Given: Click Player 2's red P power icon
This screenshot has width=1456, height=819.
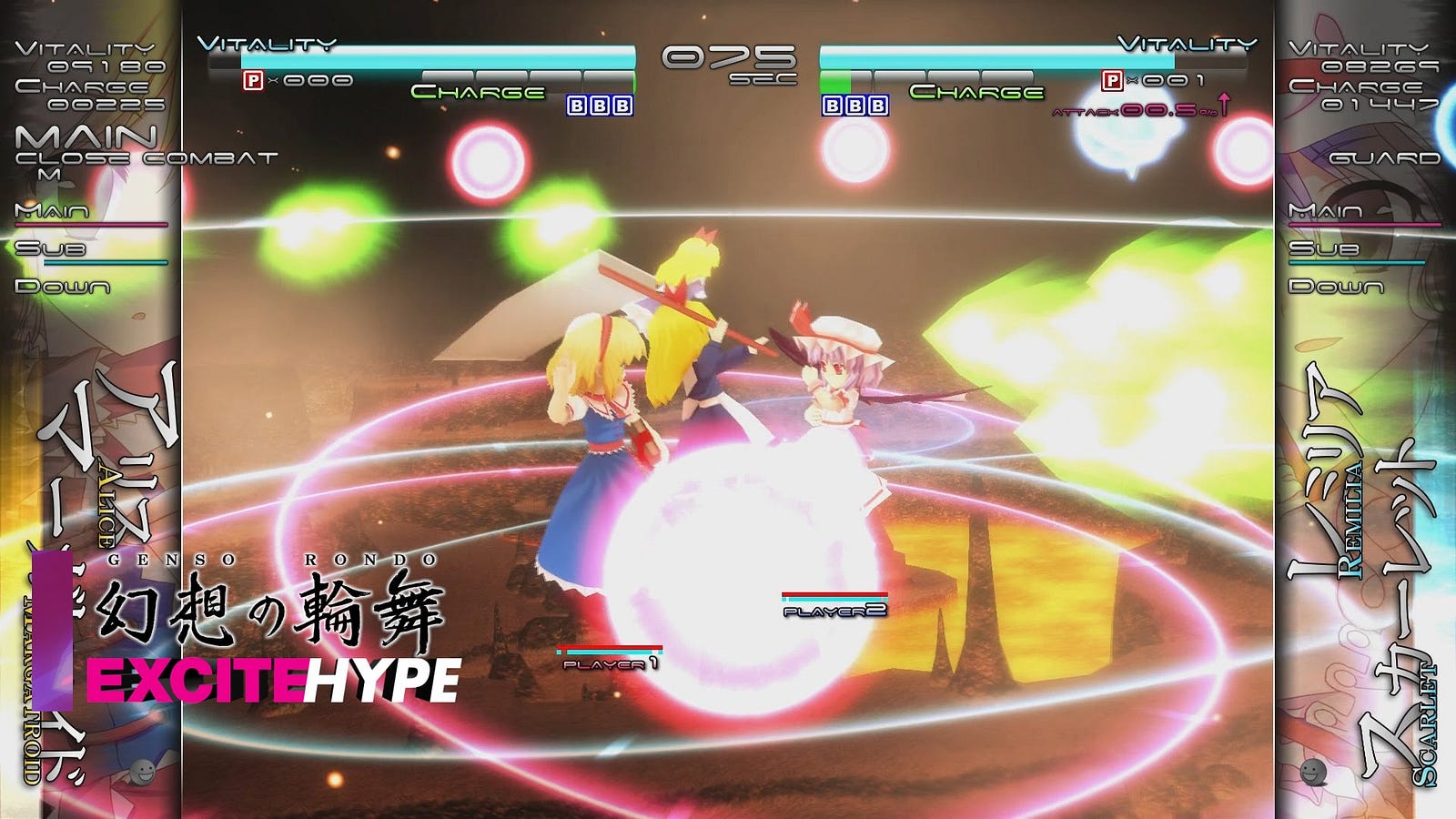Looking at the screenshot, I should tap(1112, 81).
